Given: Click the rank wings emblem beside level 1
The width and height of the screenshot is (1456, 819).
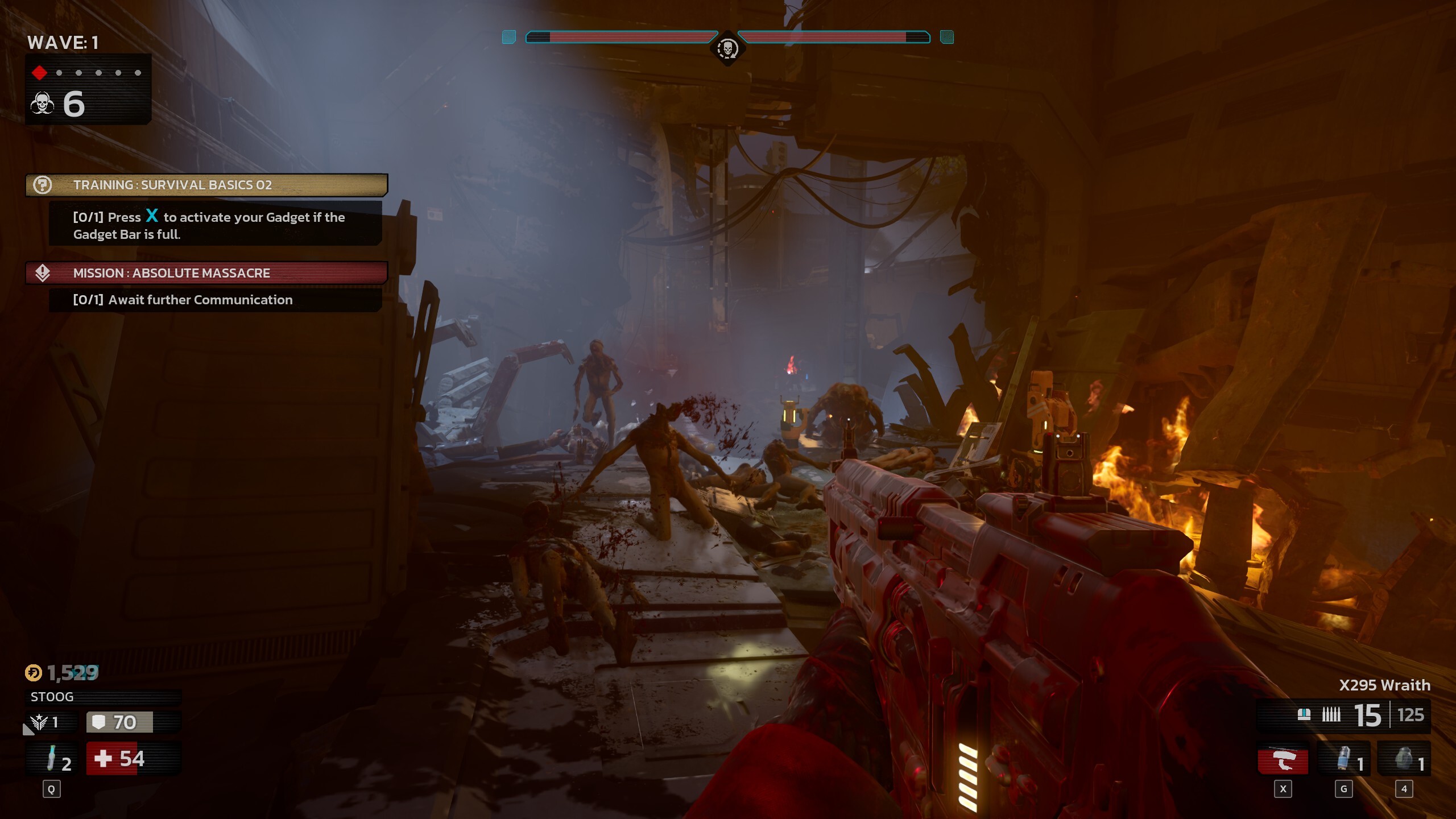Looking at the screenshot, I should [x=38, y=722].
